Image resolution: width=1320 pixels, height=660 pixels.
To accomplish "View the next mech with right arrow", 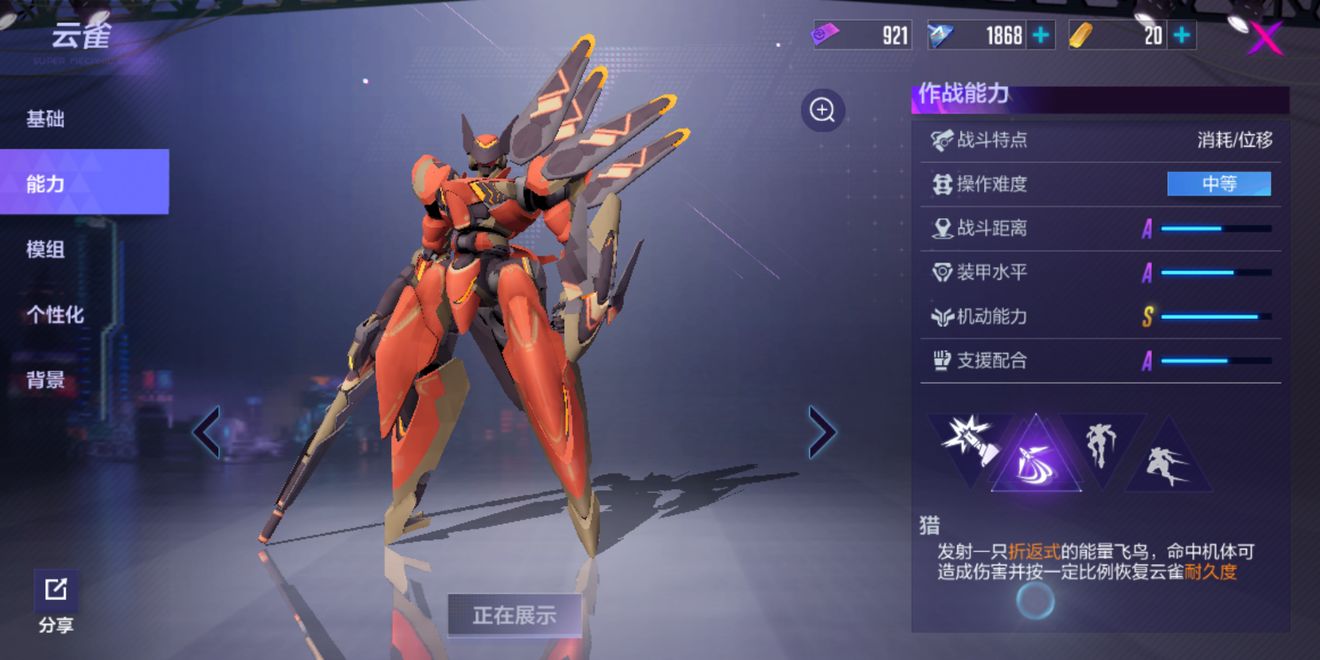I will pyautogui.click(x=822, y=432).
